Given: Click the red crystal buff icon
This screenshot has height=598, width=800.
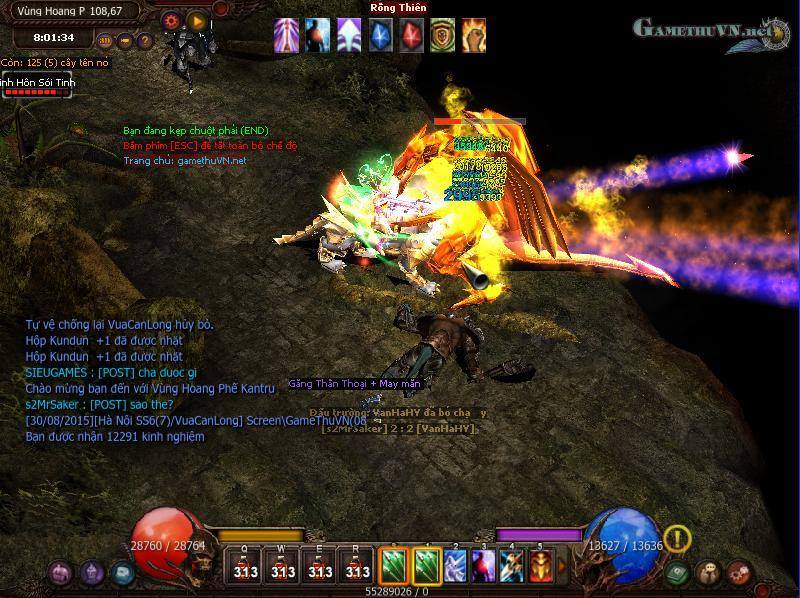Looking at the screenshot, I should 412,35.
